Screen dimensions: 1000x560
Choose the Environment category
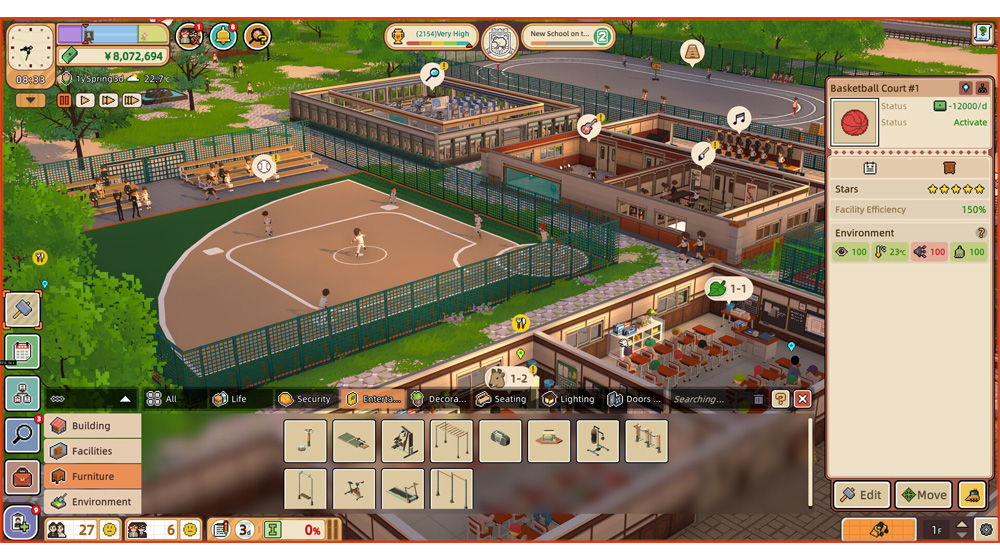coord(91,501)
